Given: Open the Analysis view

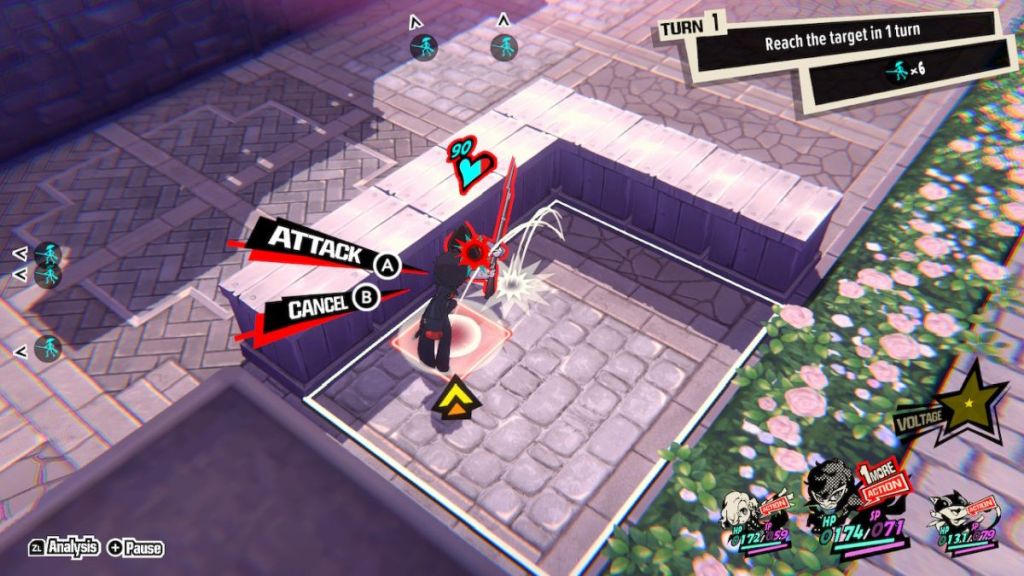Looking at the screenshot, I should pos(66,547).
